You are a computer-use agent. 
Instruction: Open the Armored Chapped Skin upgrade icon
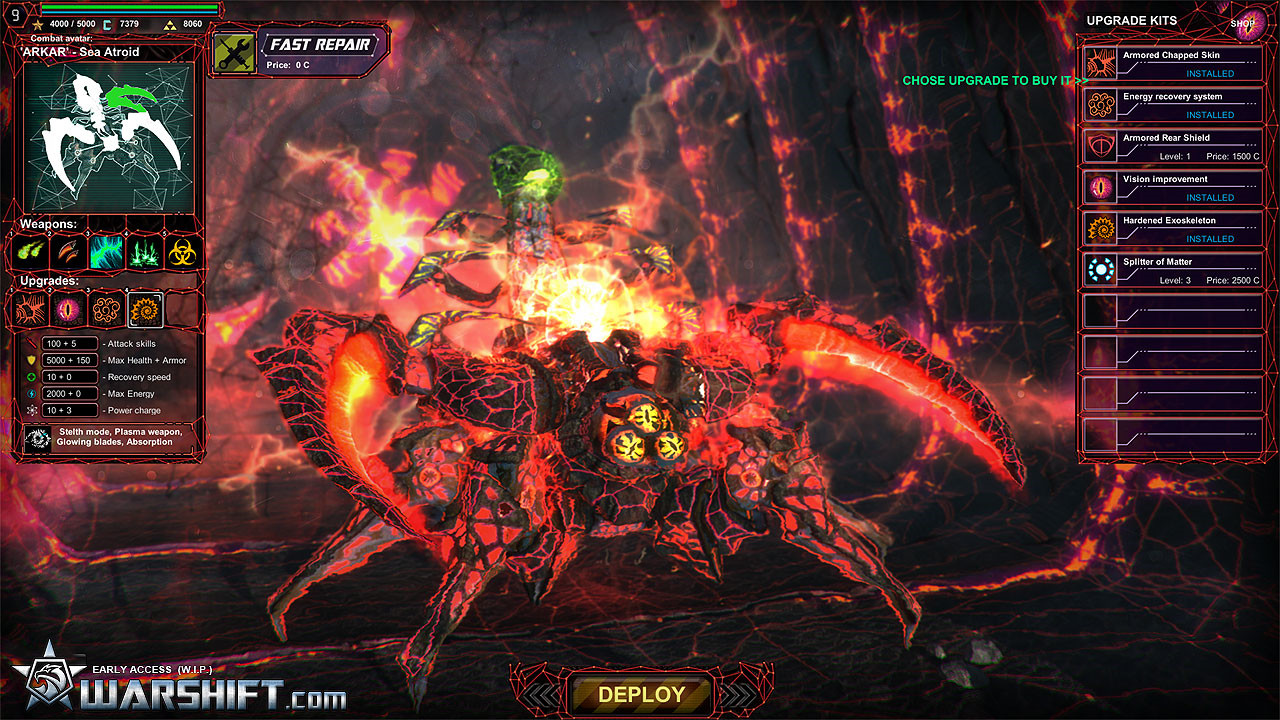point(1100,64)
